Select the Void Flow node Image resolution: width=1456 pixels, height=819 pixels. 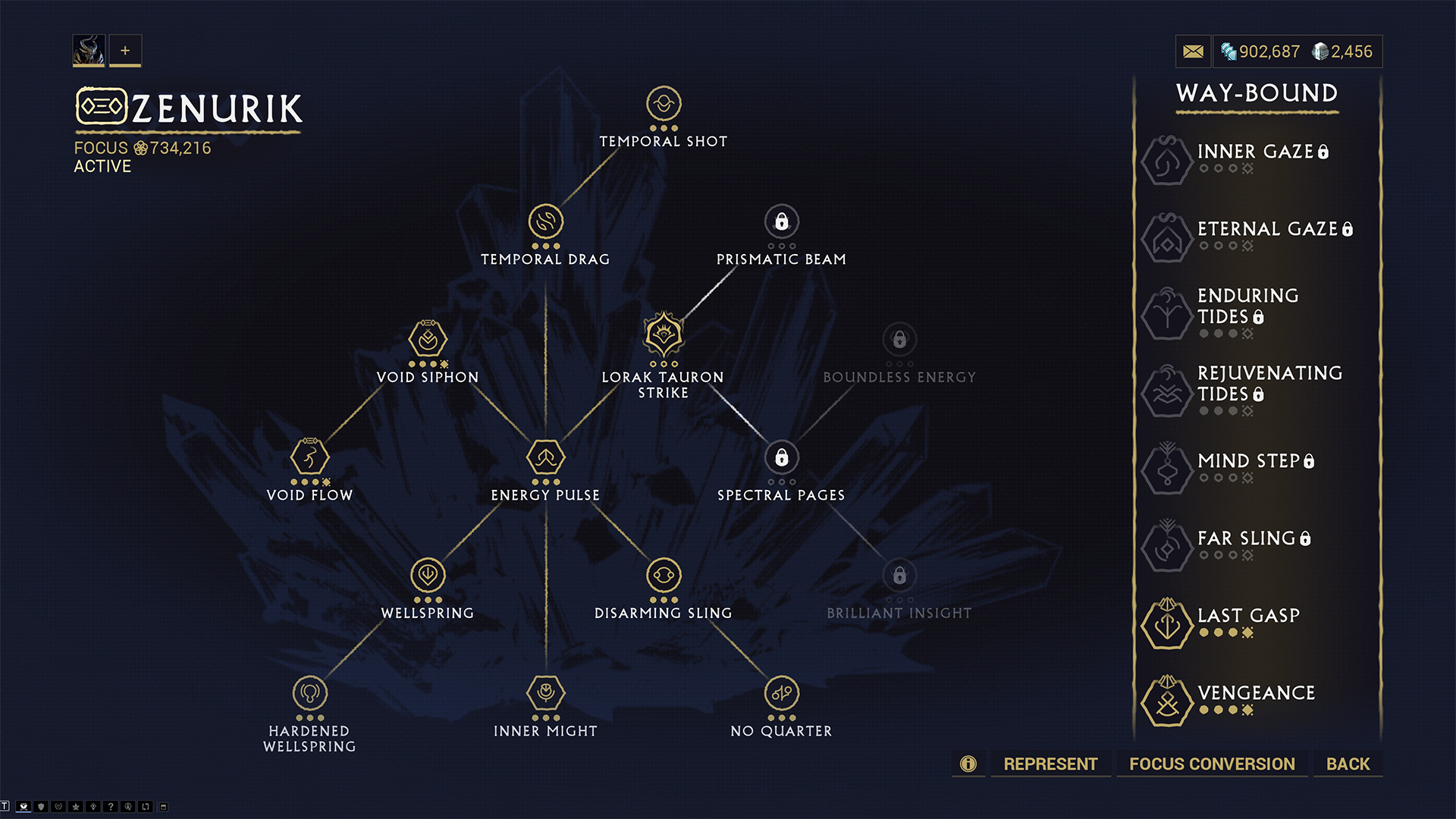[x=309, y=457]
